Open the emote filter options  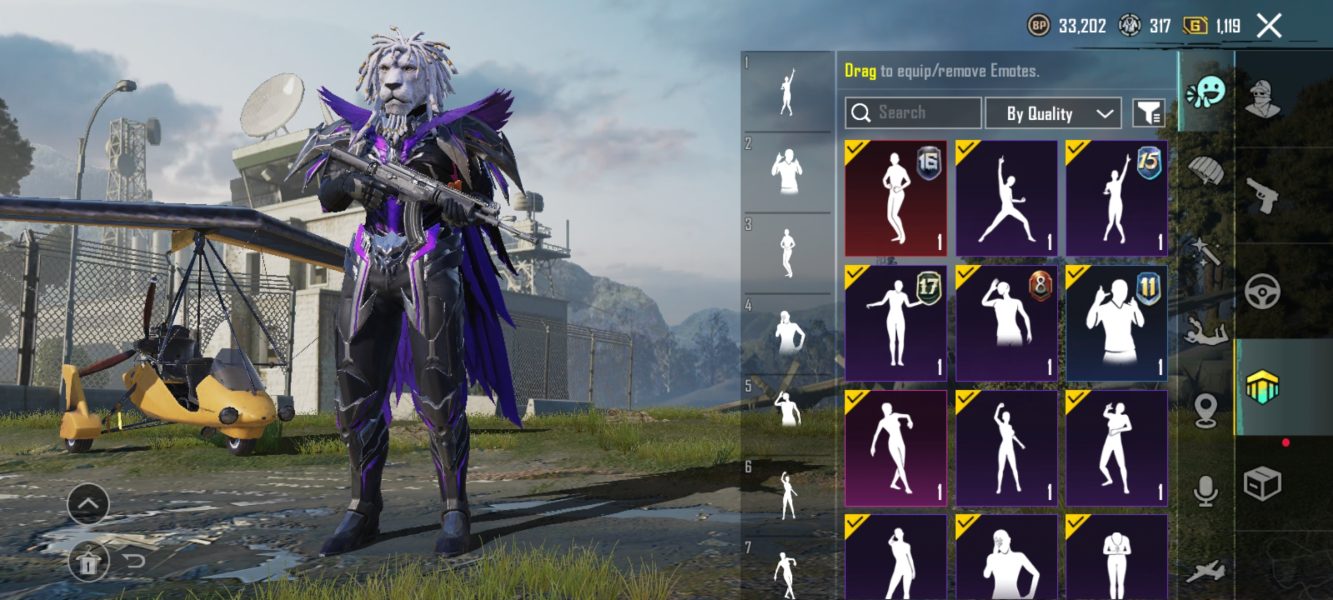(x=1149, y=113)
